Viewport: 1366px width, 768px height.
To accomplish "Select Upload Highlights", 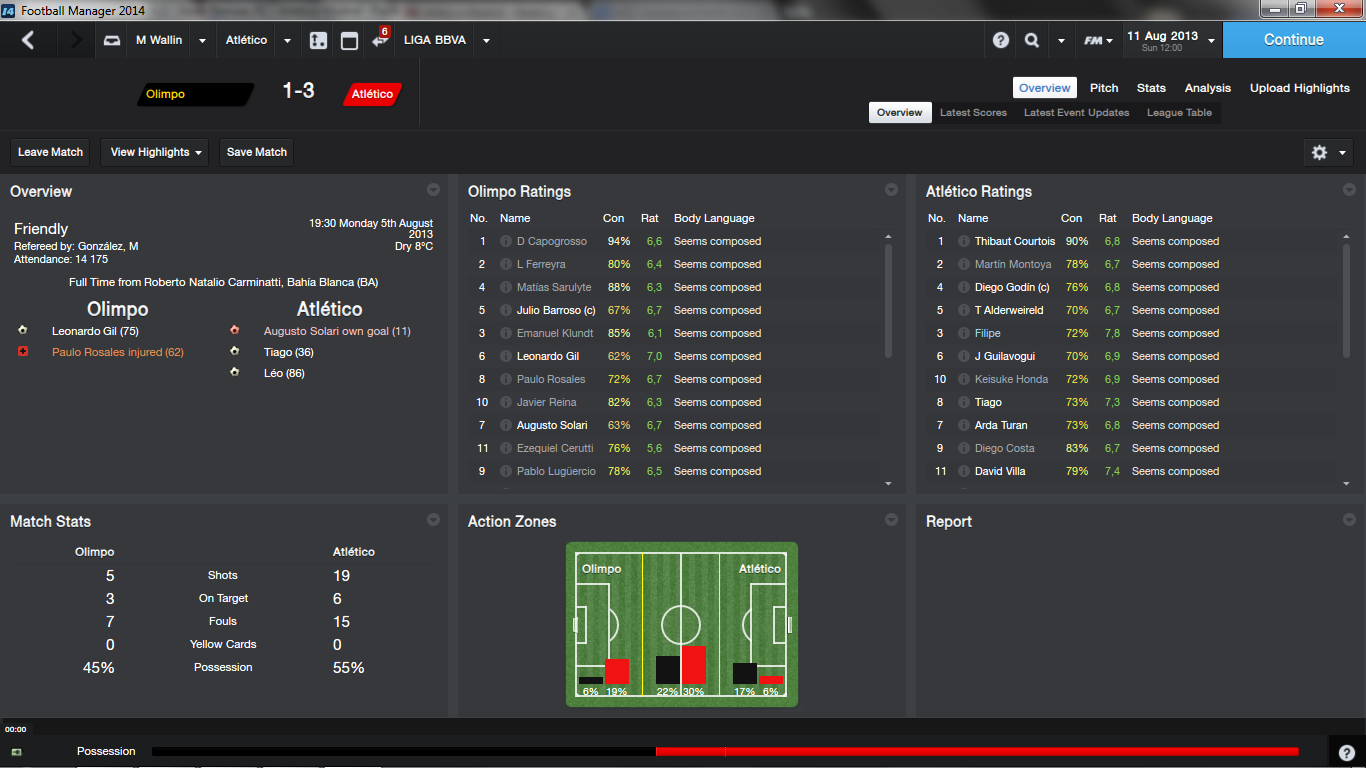I will click(1299, 88).
